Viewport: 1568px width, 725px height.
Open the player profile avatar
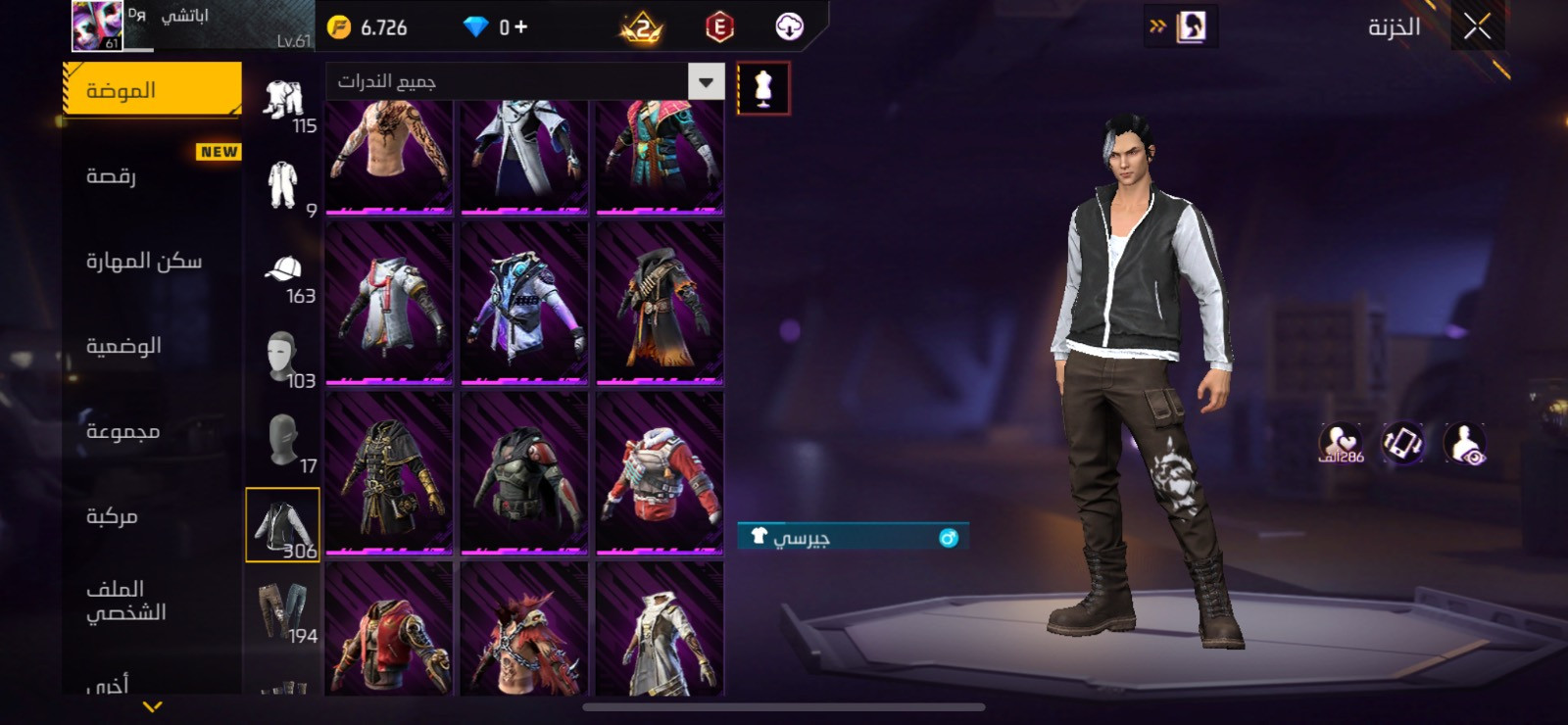[x=97, y=26]
